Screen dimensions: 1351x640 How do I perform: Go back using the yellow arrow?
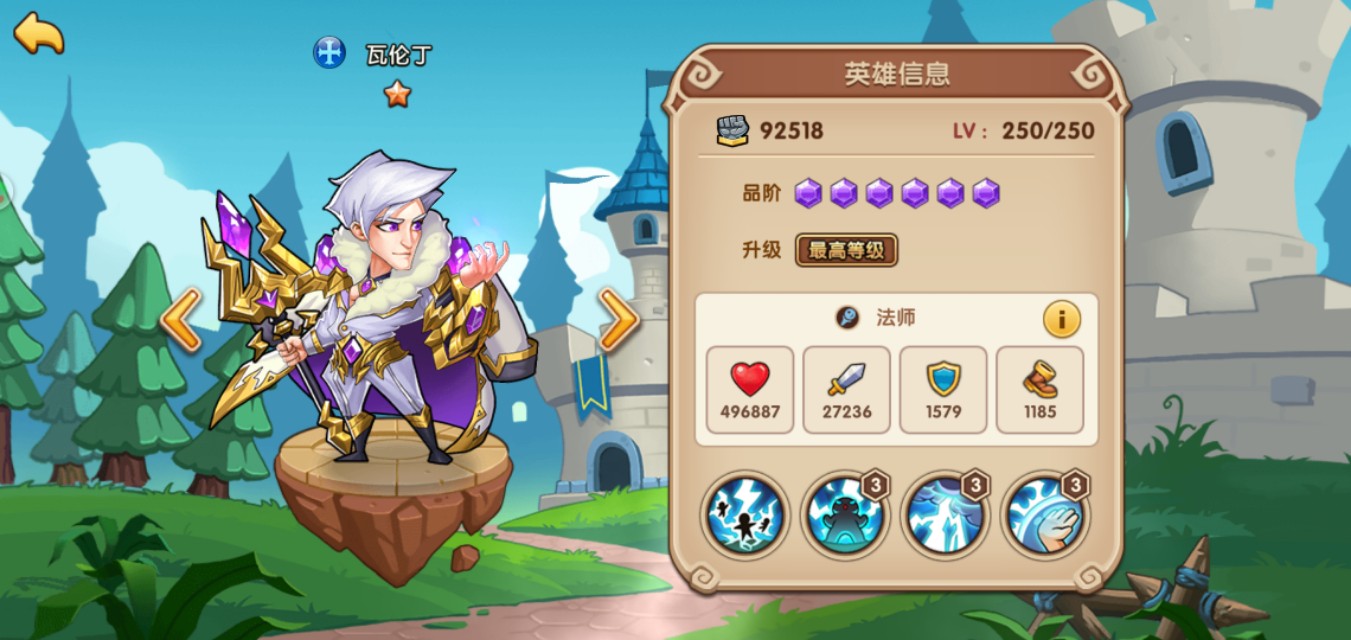pyautogui.click(x=38, y=33)
